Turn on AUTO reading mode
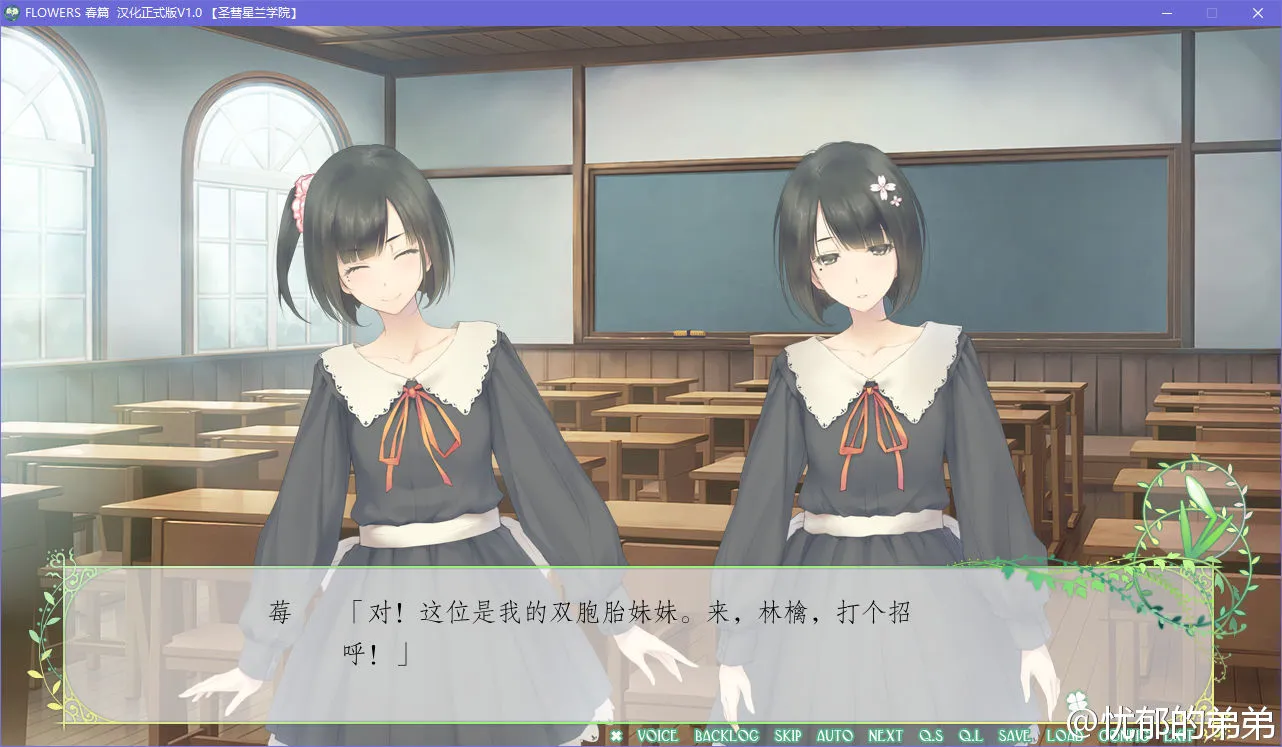 tap(832, 736)
